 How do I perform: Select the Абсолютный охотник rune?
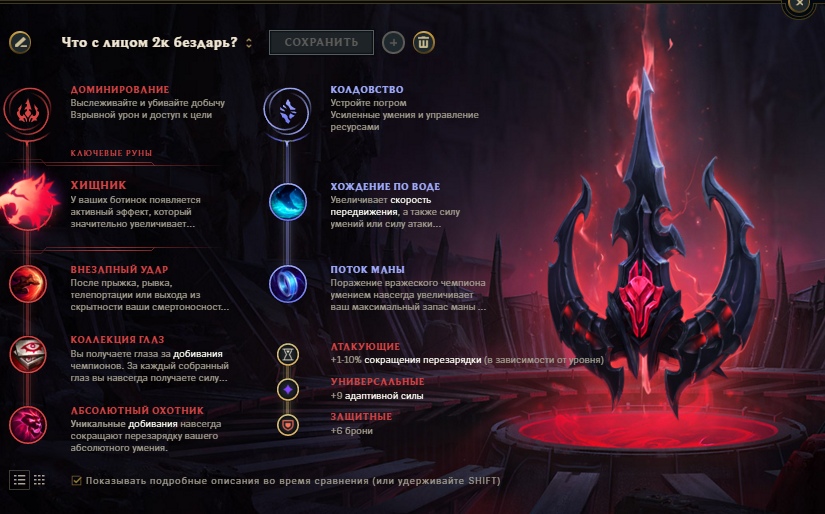tap(25, 423)
